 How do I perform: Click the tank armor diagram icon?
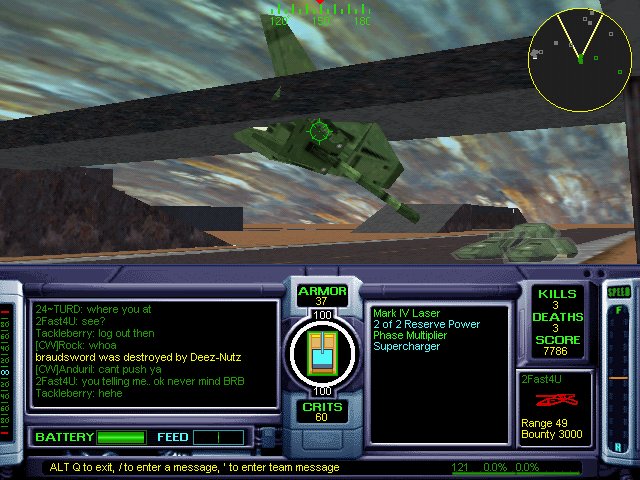(x=321, y=352)
